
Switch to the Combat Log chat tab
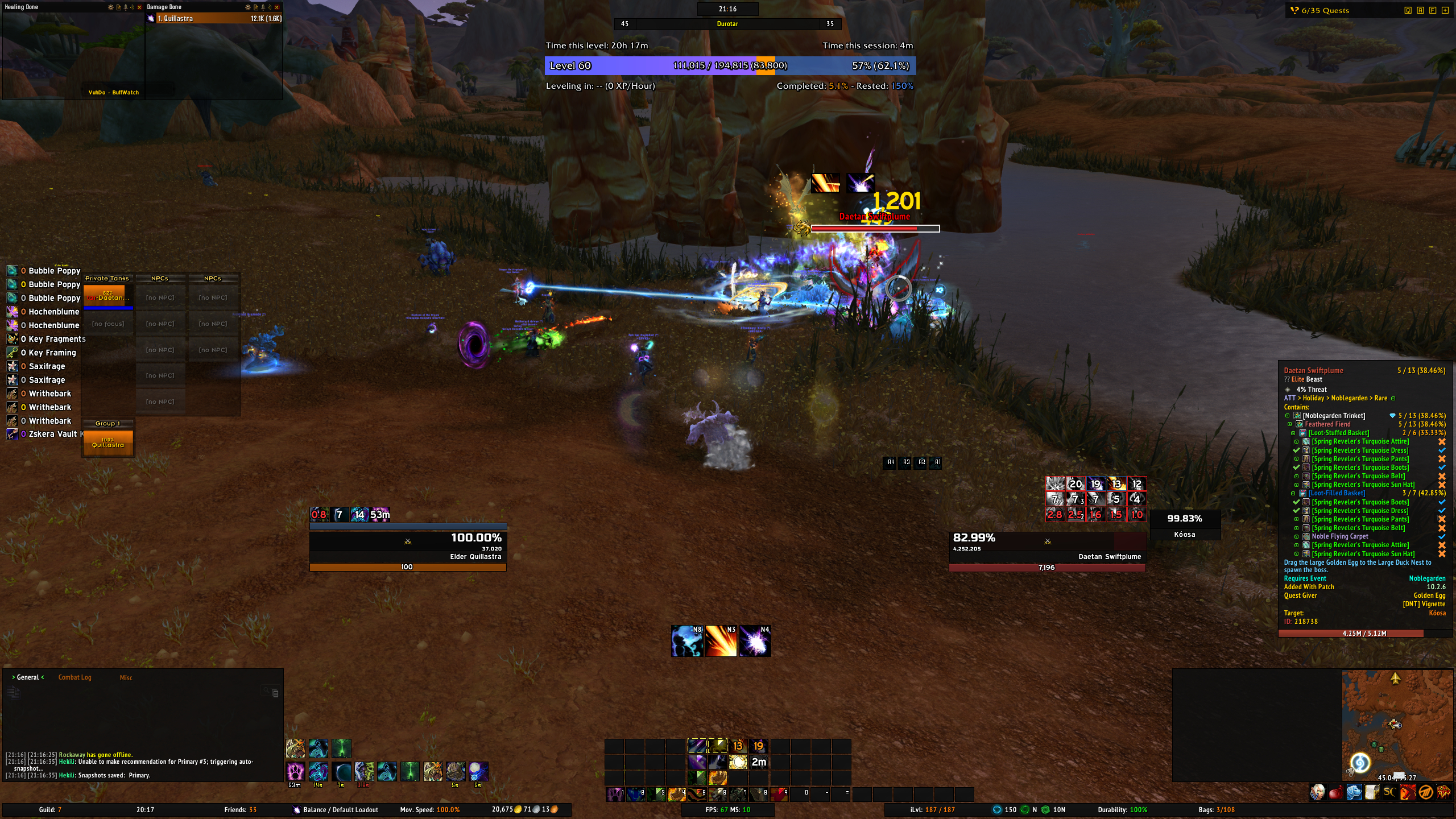pyautogui.click(x=75, y=677)
